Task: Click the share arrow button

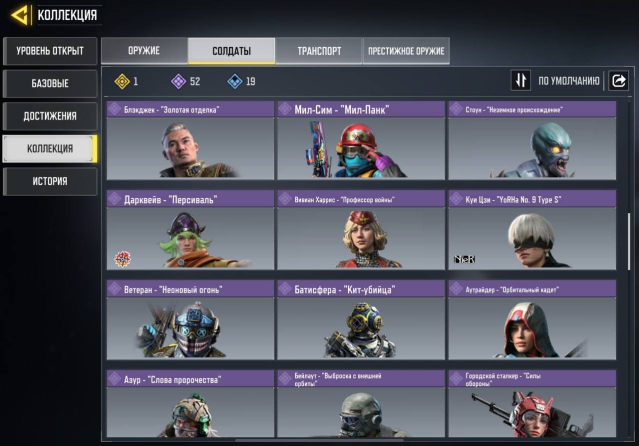Action: point(619,81)
